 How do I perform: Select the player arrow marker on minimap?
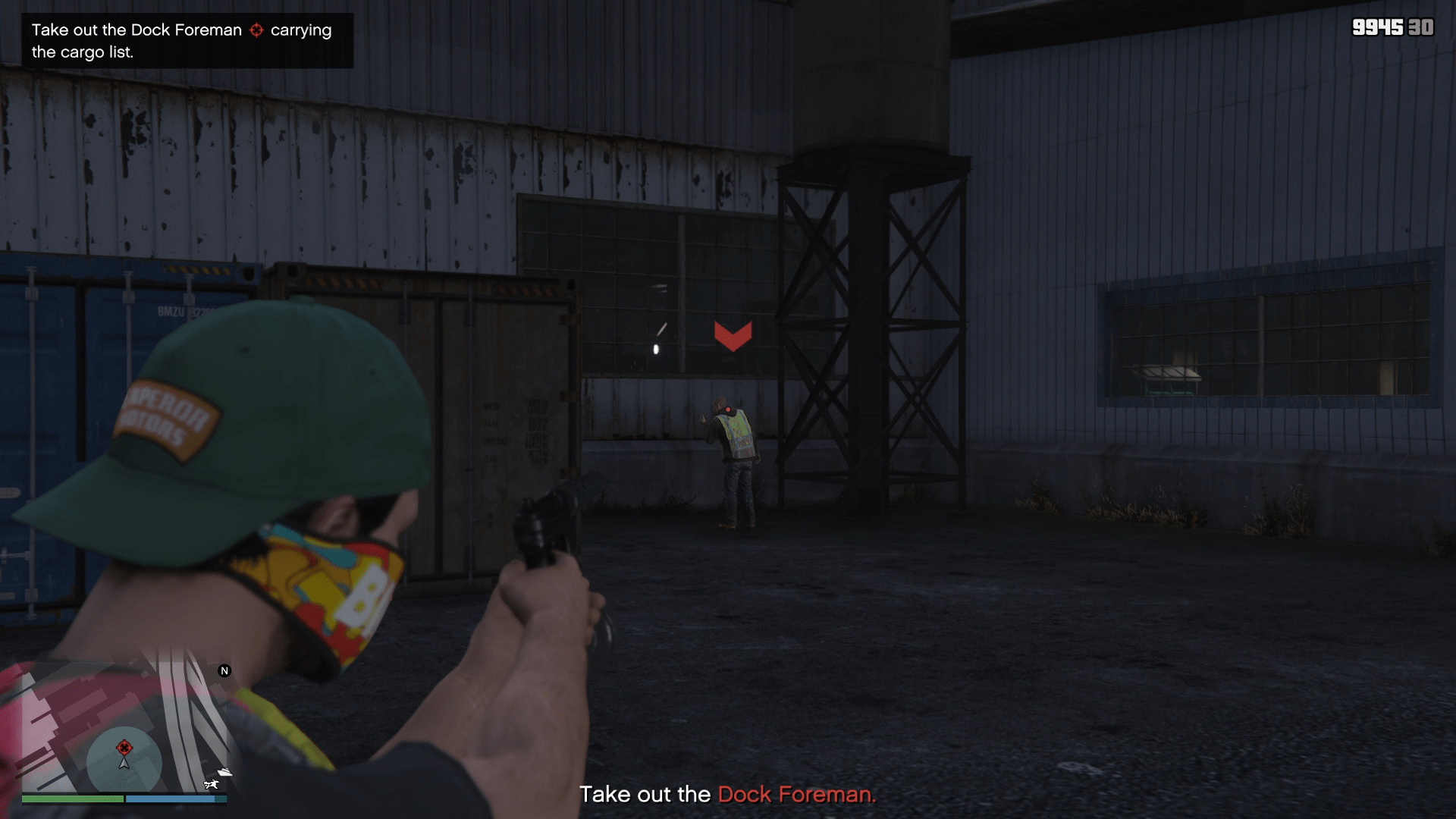124,764
